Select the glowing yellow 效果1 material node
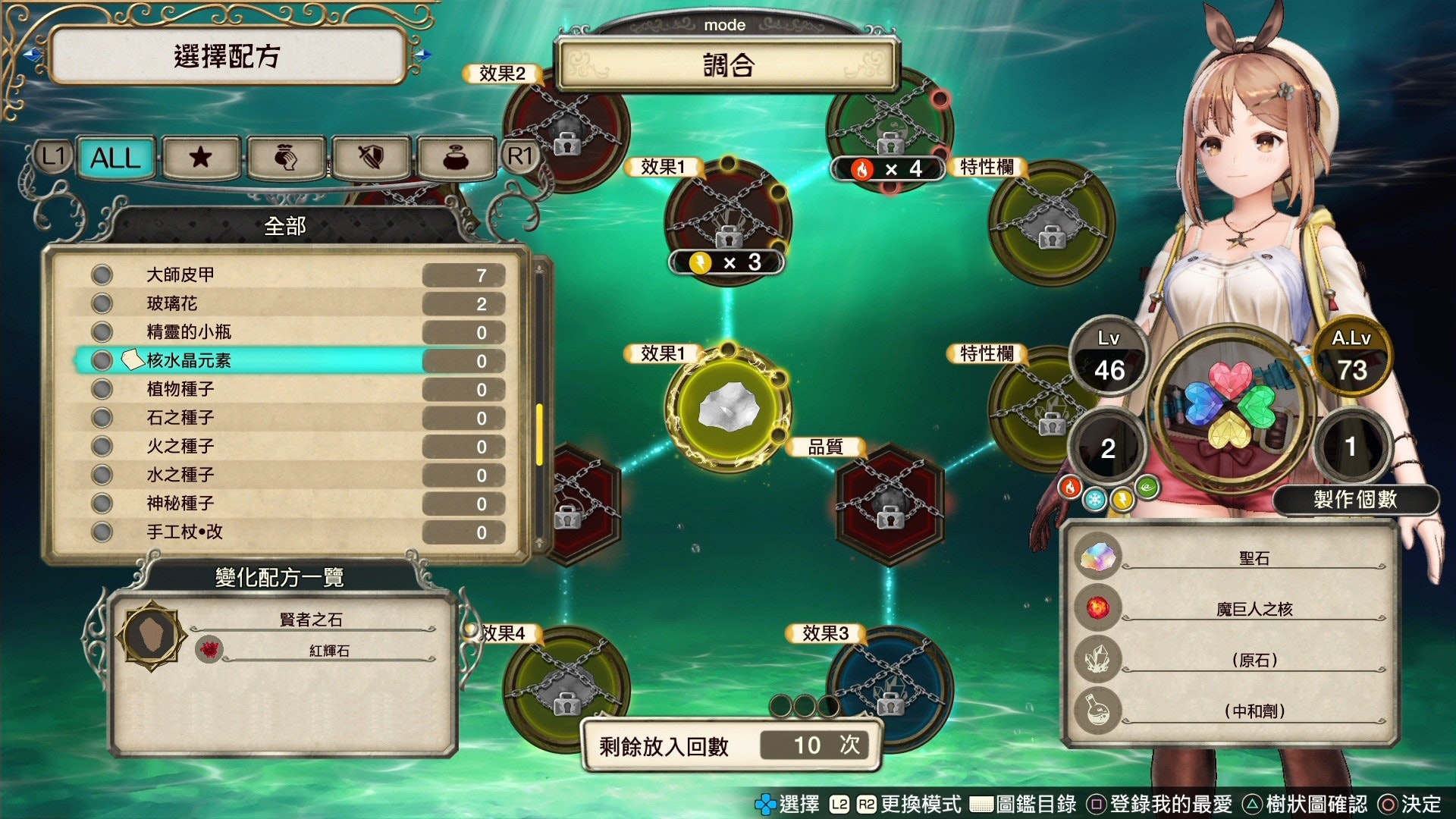The image size is (1456, 819). (x=728, y=408)
